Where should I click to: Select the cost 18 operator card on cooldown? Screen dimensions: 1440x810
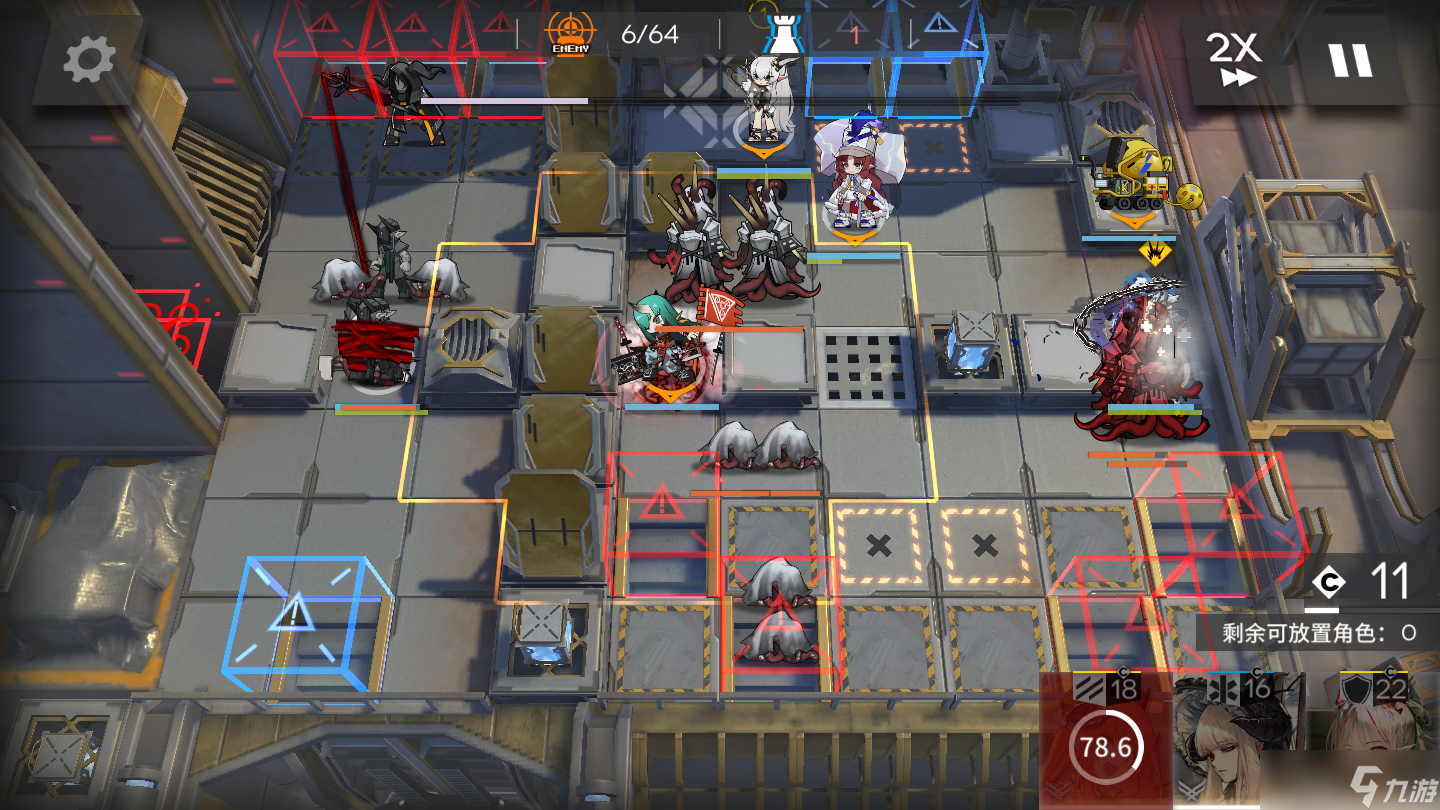[x=1105, y=742]
